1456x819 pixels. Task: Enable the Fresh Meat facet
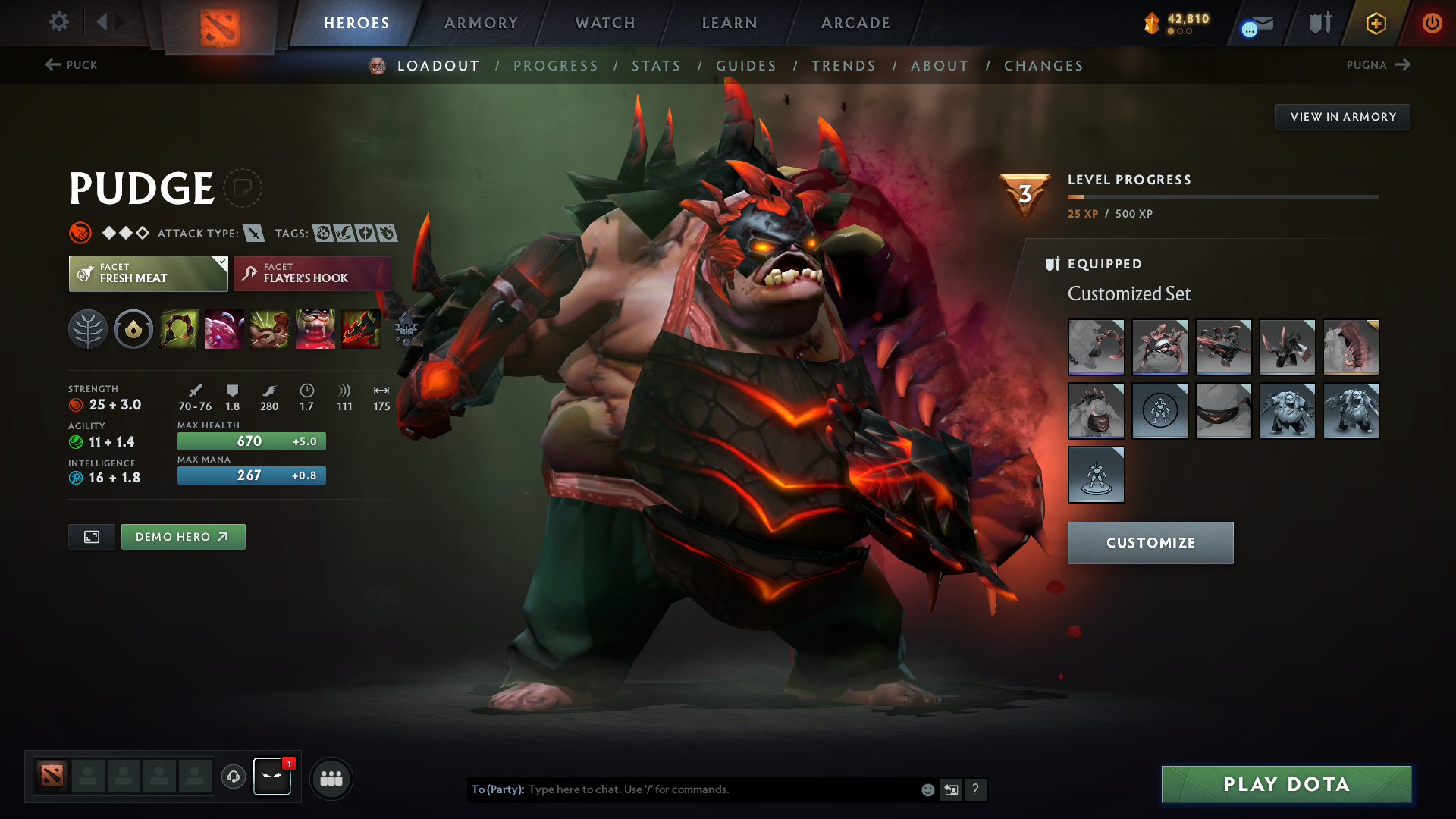(148, 273)
